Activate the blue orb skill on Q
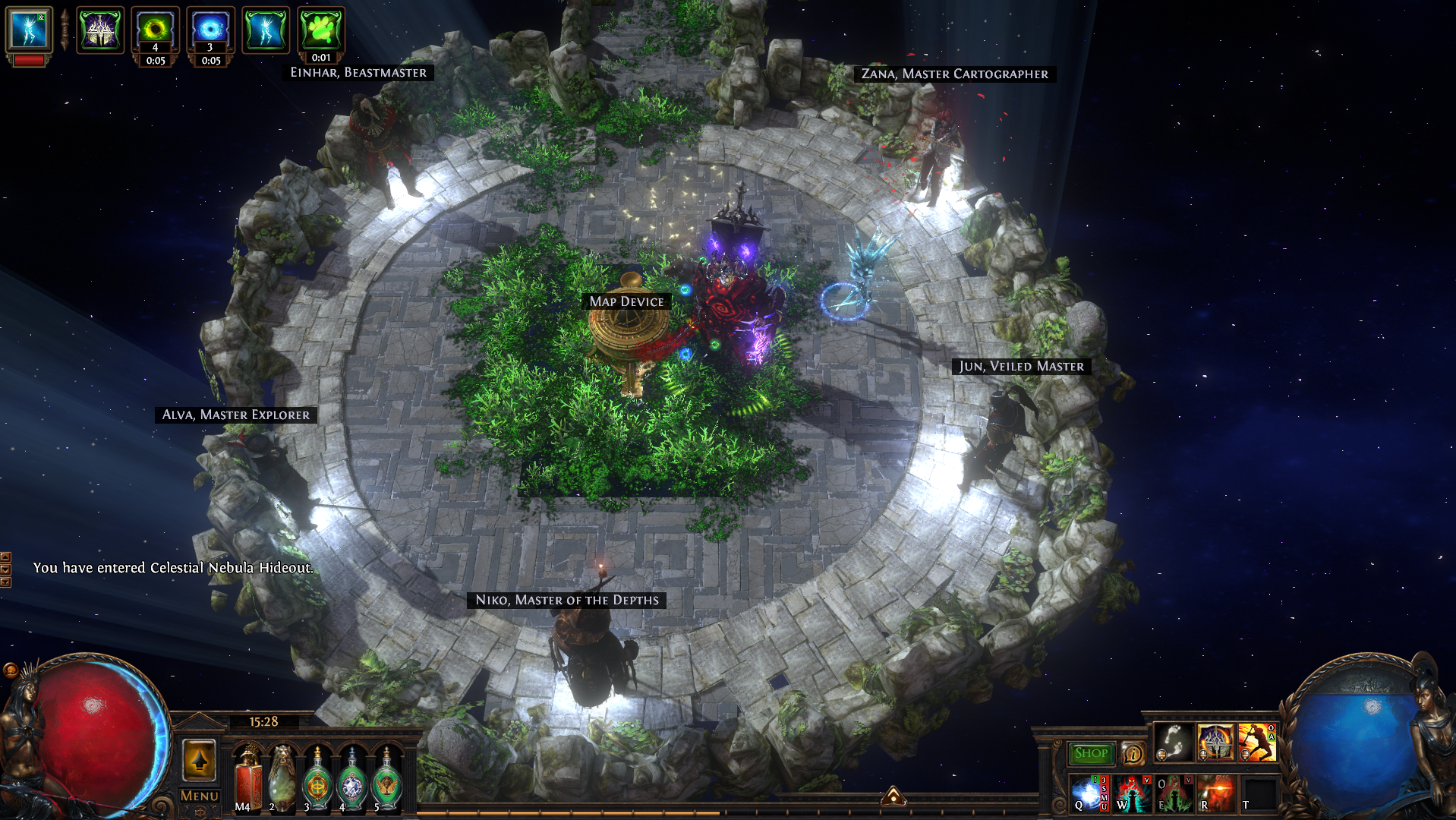Screen dimensions: 1456x820 (1089, 794)
